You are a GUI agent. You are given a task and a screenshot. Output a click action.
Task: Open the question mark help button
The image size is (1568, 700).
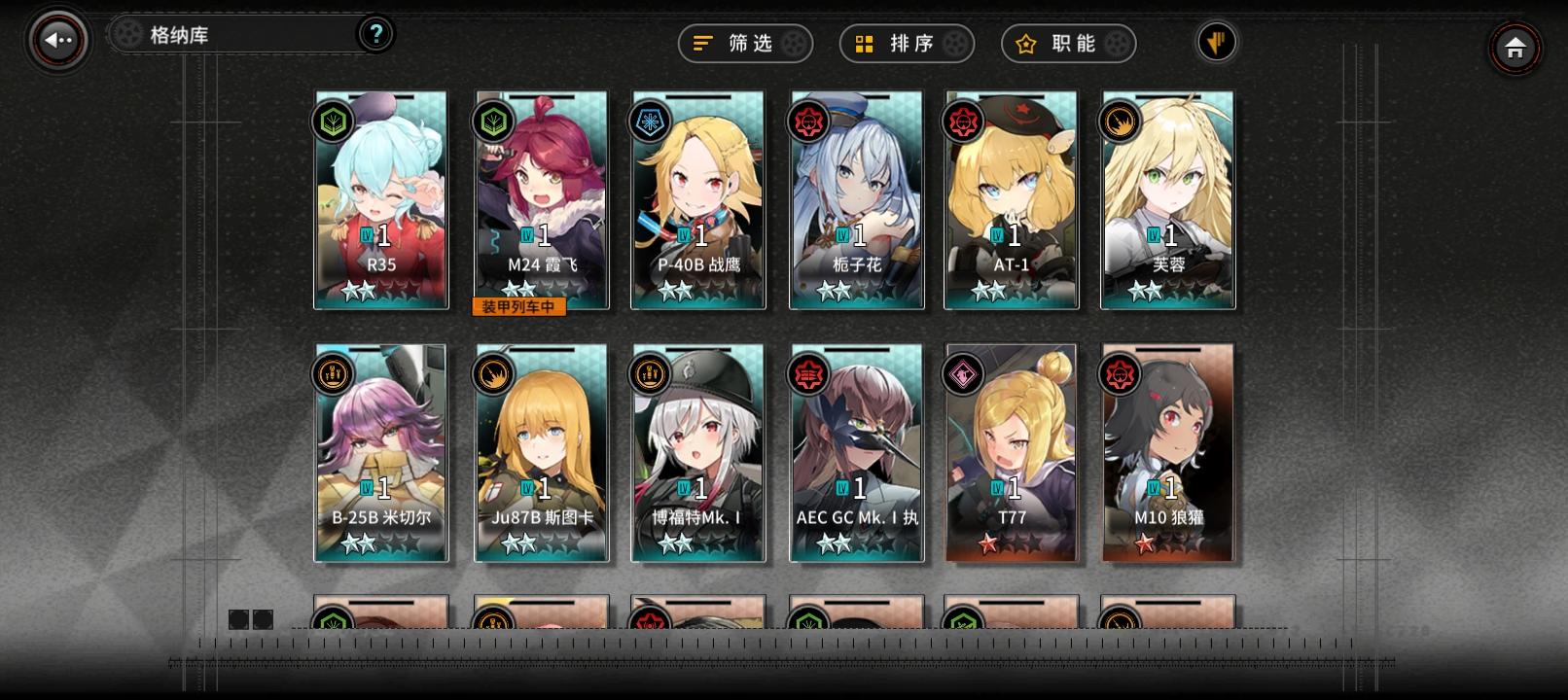tap(377, 33)
